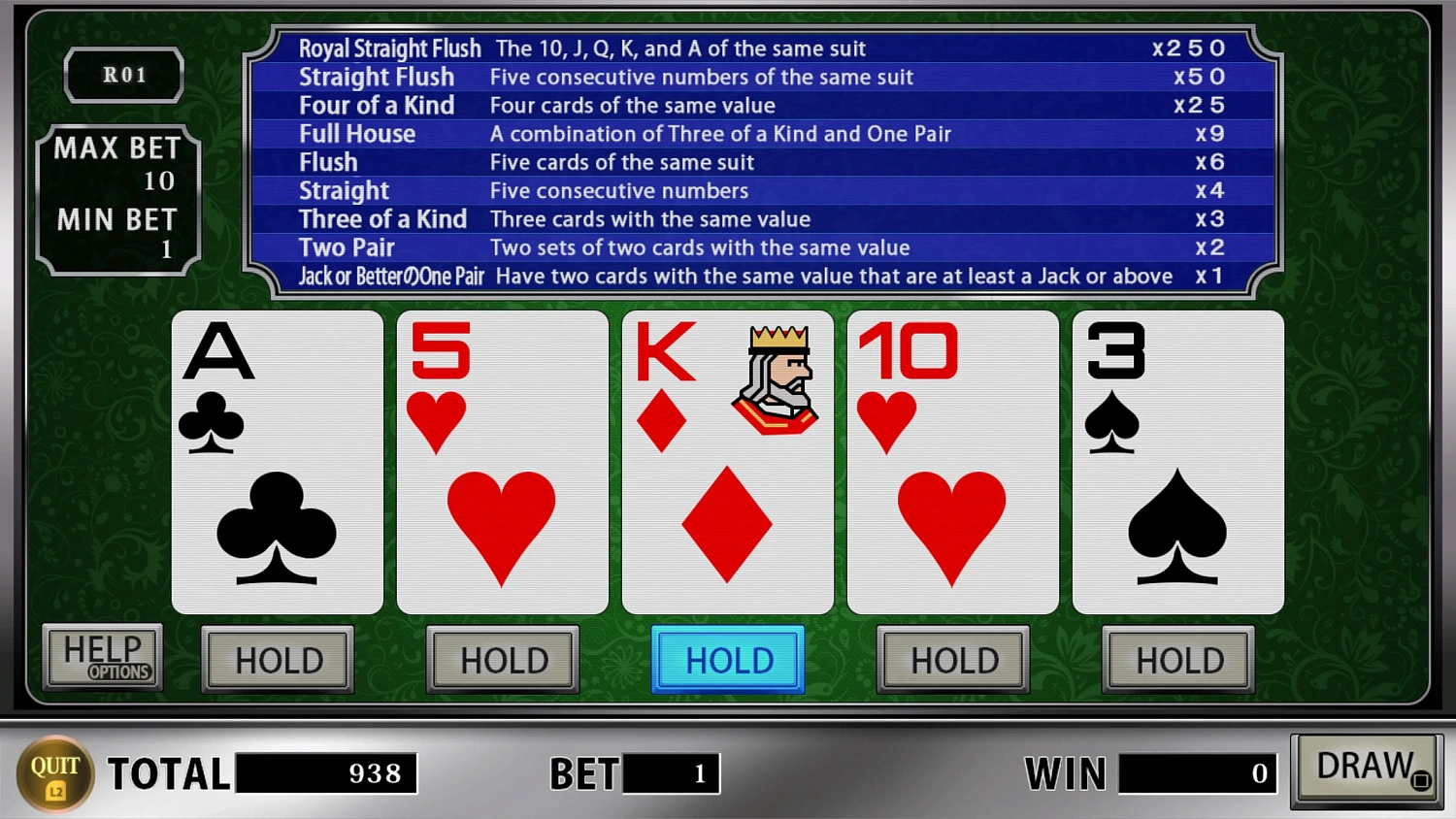Image resolution: width=1456 pixels, height=819 pixels.
Task: Click the BET amount field
Action: click(x=670, y=773)
